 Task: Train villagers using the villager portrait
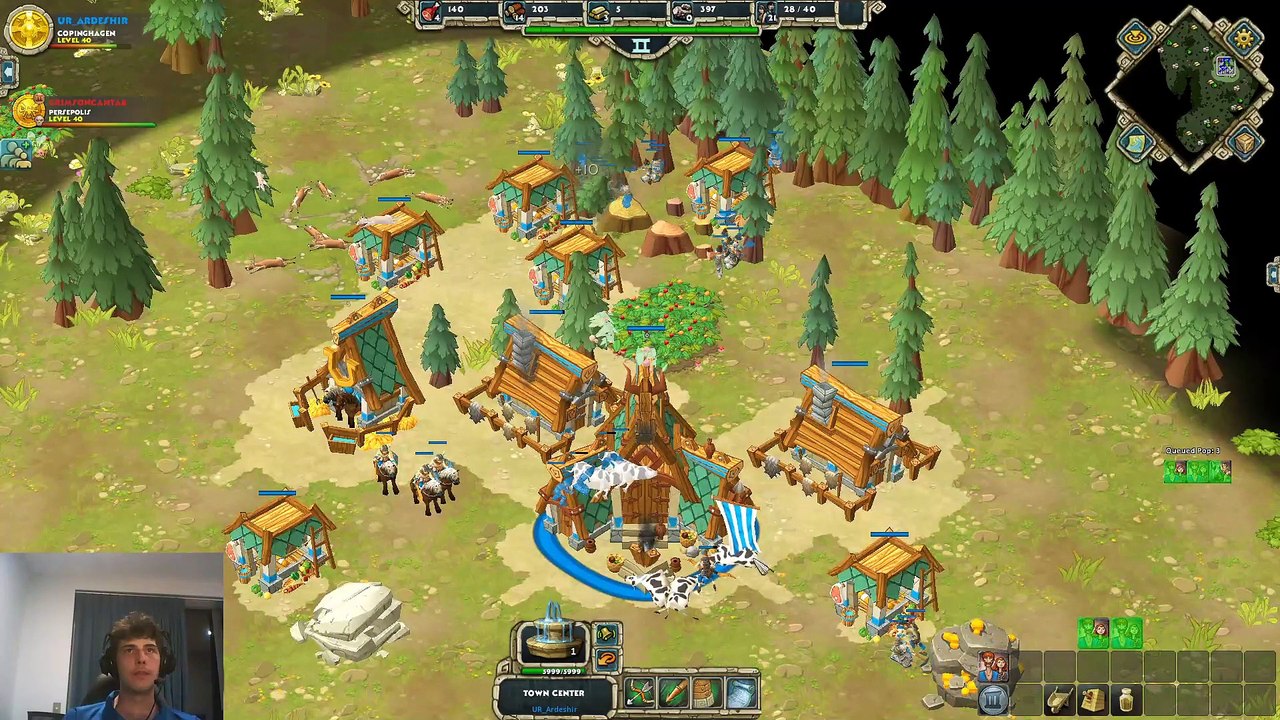pos(993,666)
